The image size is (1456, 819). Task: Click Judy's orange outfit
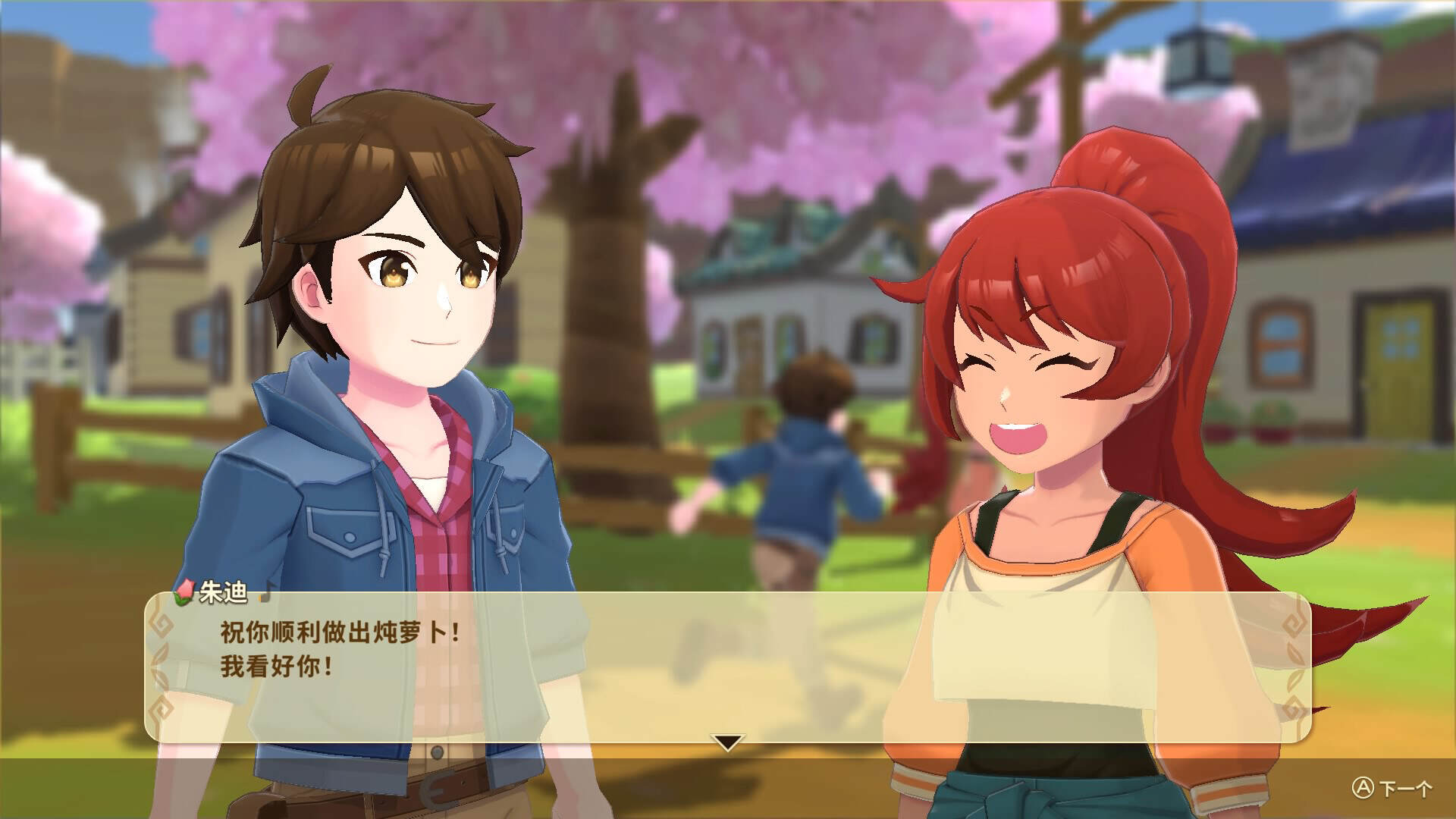coord(1160,561)
